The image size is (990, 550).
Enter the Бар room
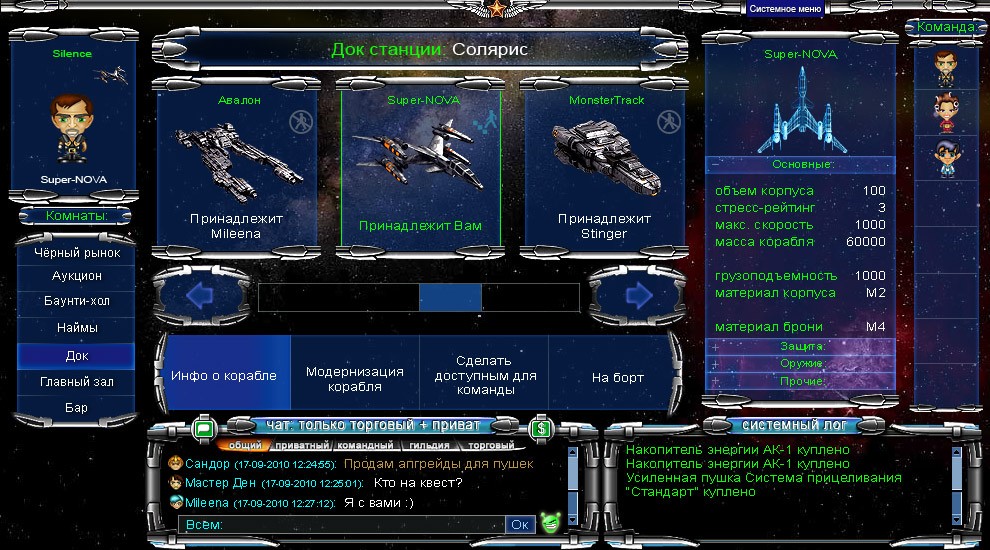click(x=77, y=407)
